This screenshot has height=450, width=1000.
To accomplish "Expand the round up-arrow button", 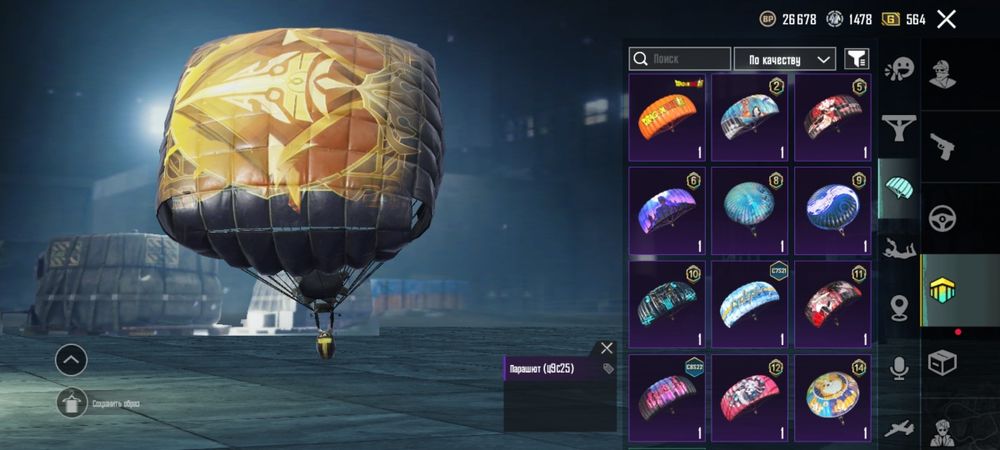I will (x=71, y=360).
